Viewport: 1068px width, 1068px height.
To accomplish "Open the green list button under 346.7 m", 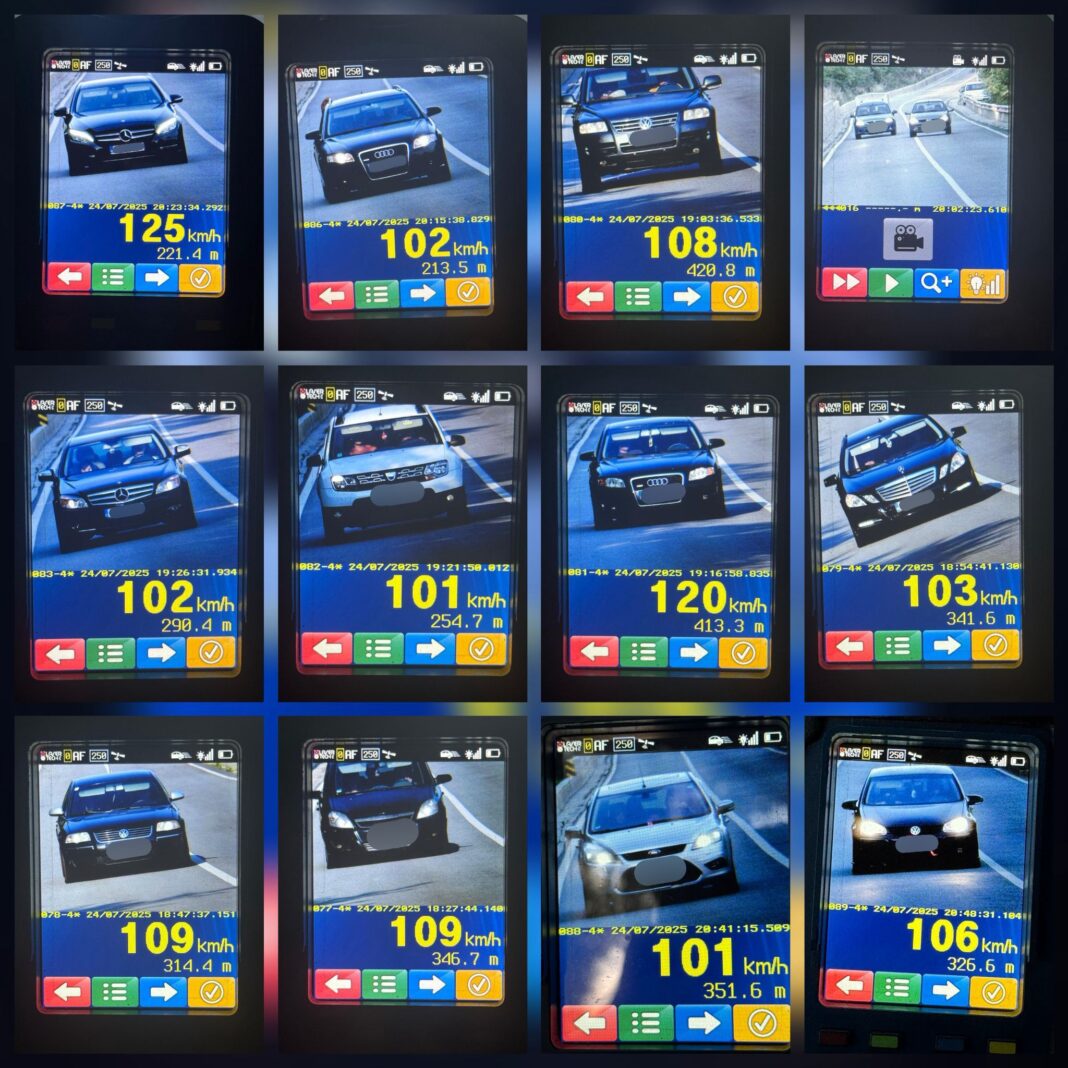I will click(384, 985).
